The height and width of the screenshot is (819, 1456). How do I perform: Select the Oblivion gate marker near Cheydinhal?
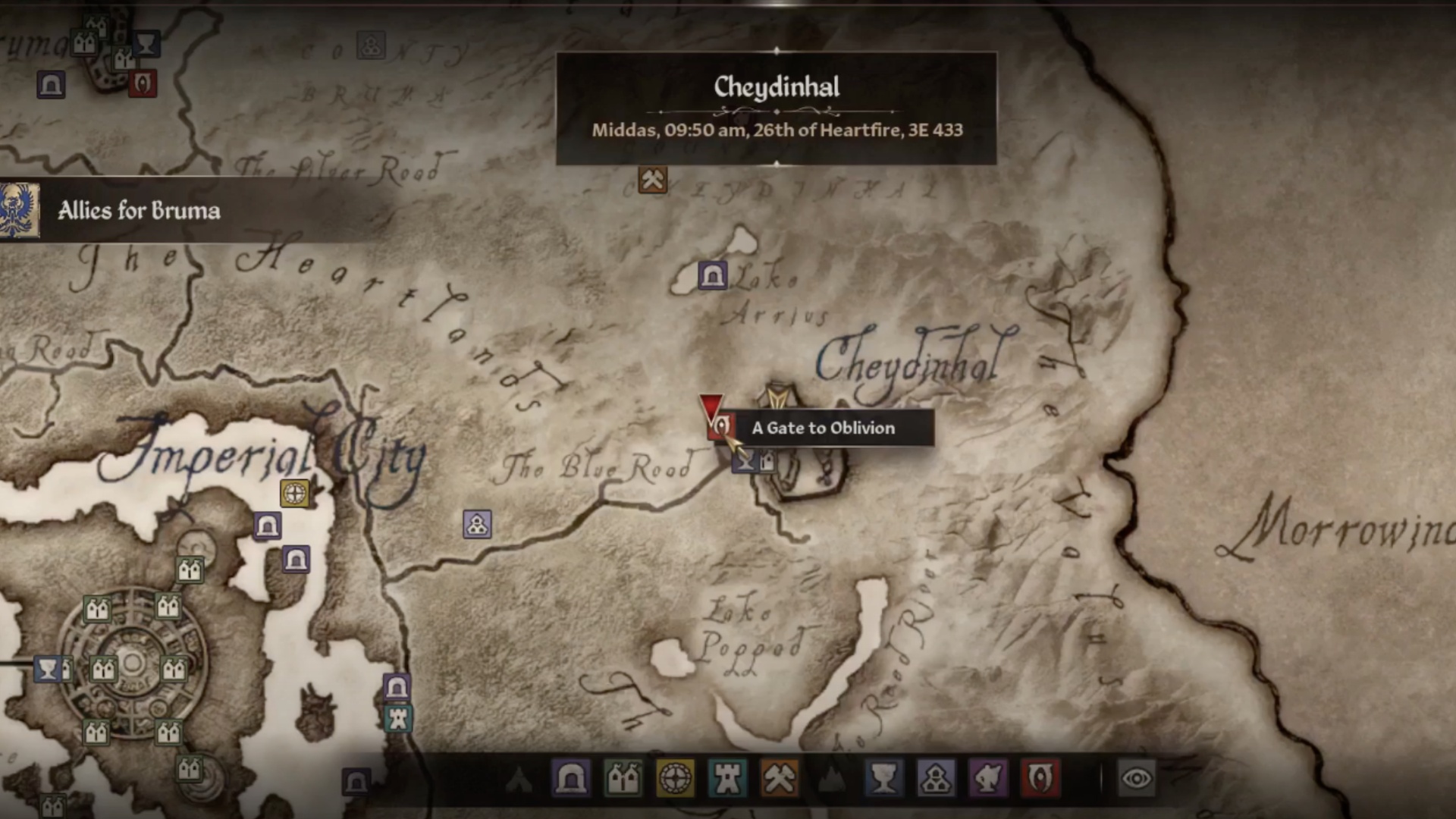click(720, 427)
